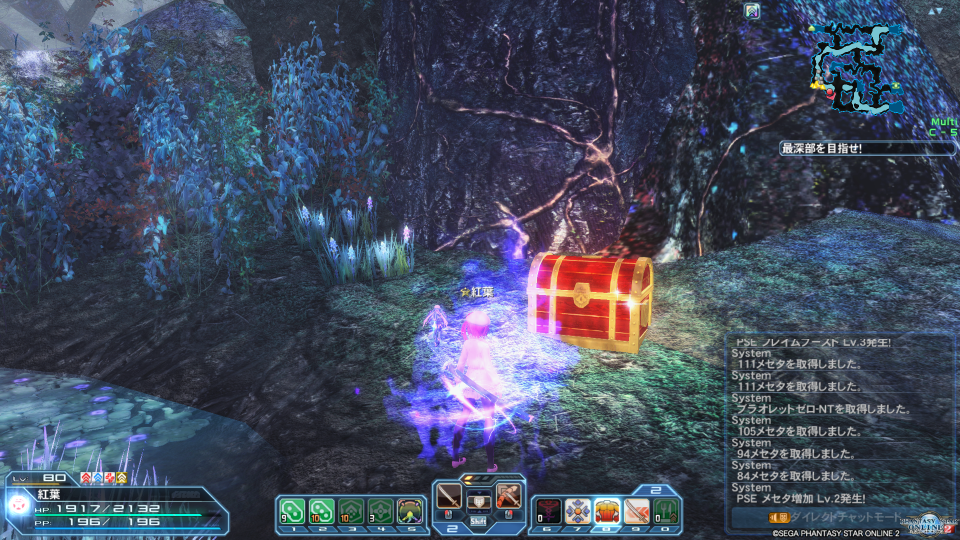
Task: Use the second green capsule item with count 10
Action: [x=321, y=510]
